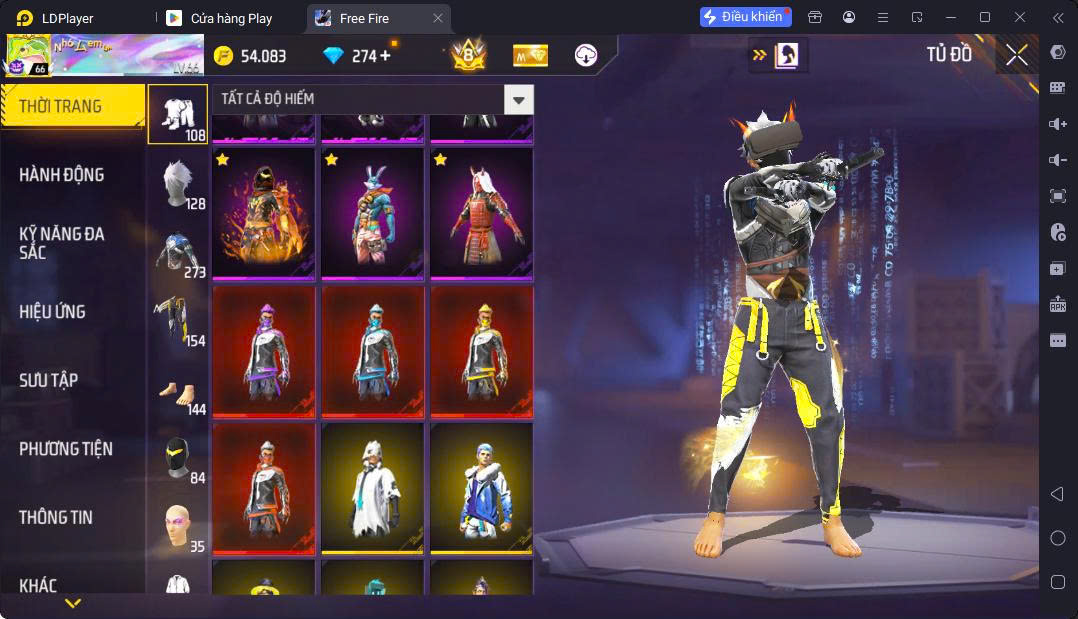The image size is (1078, 619).
Task: Select the hair subcategory with 128 items
Action: 178,184
